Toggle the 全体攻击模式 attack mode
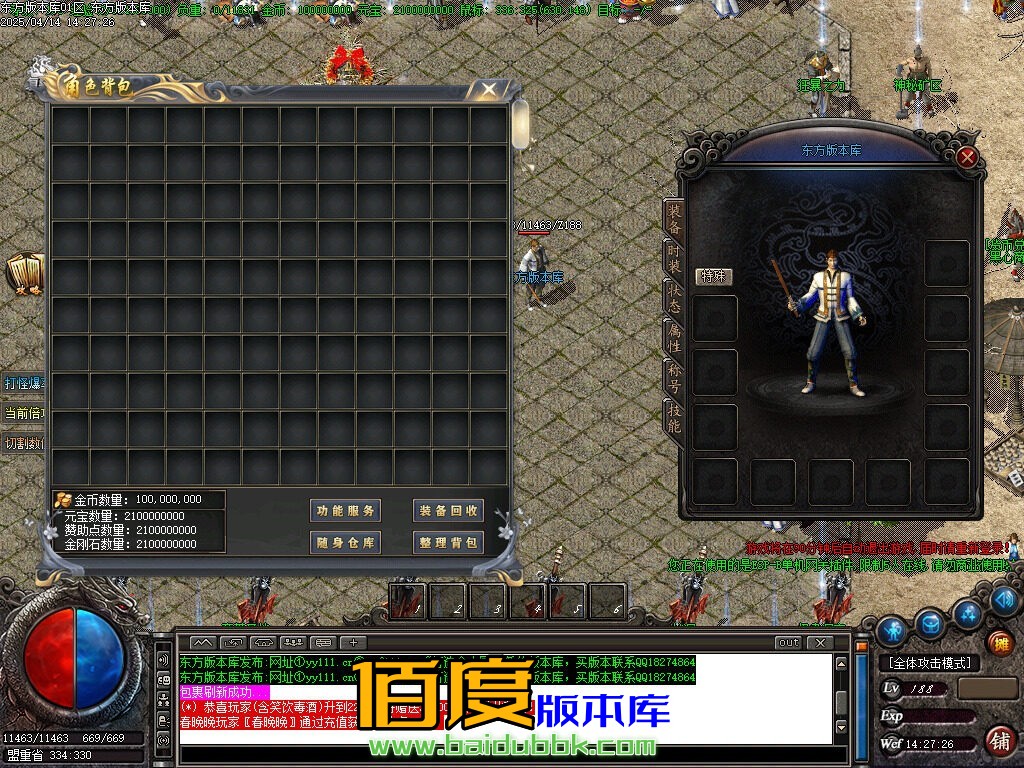1024x768 pixels. pos(929,663)
